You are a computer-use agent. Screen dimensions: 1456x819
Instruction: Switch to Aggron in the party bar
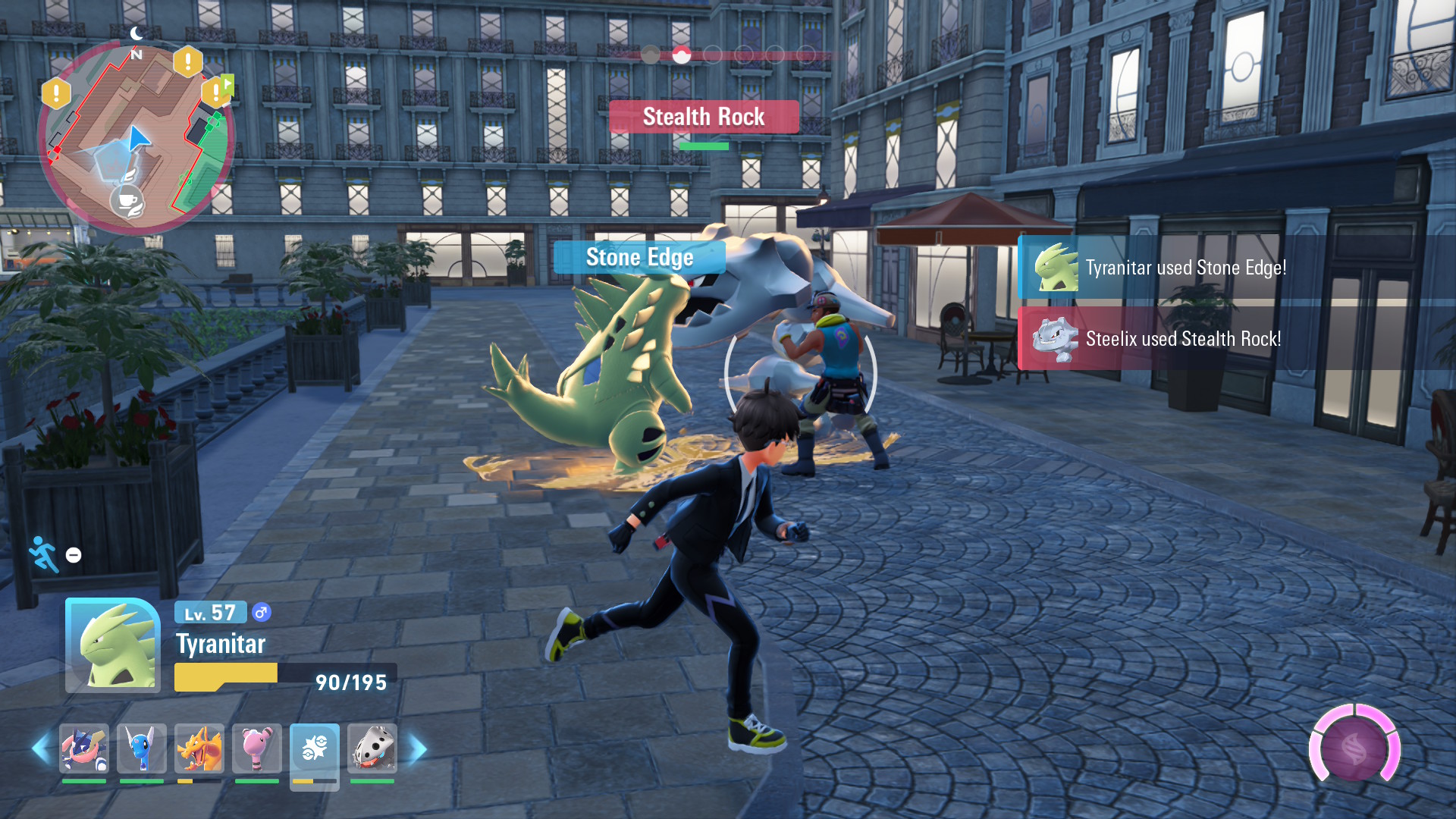(372, 748)
